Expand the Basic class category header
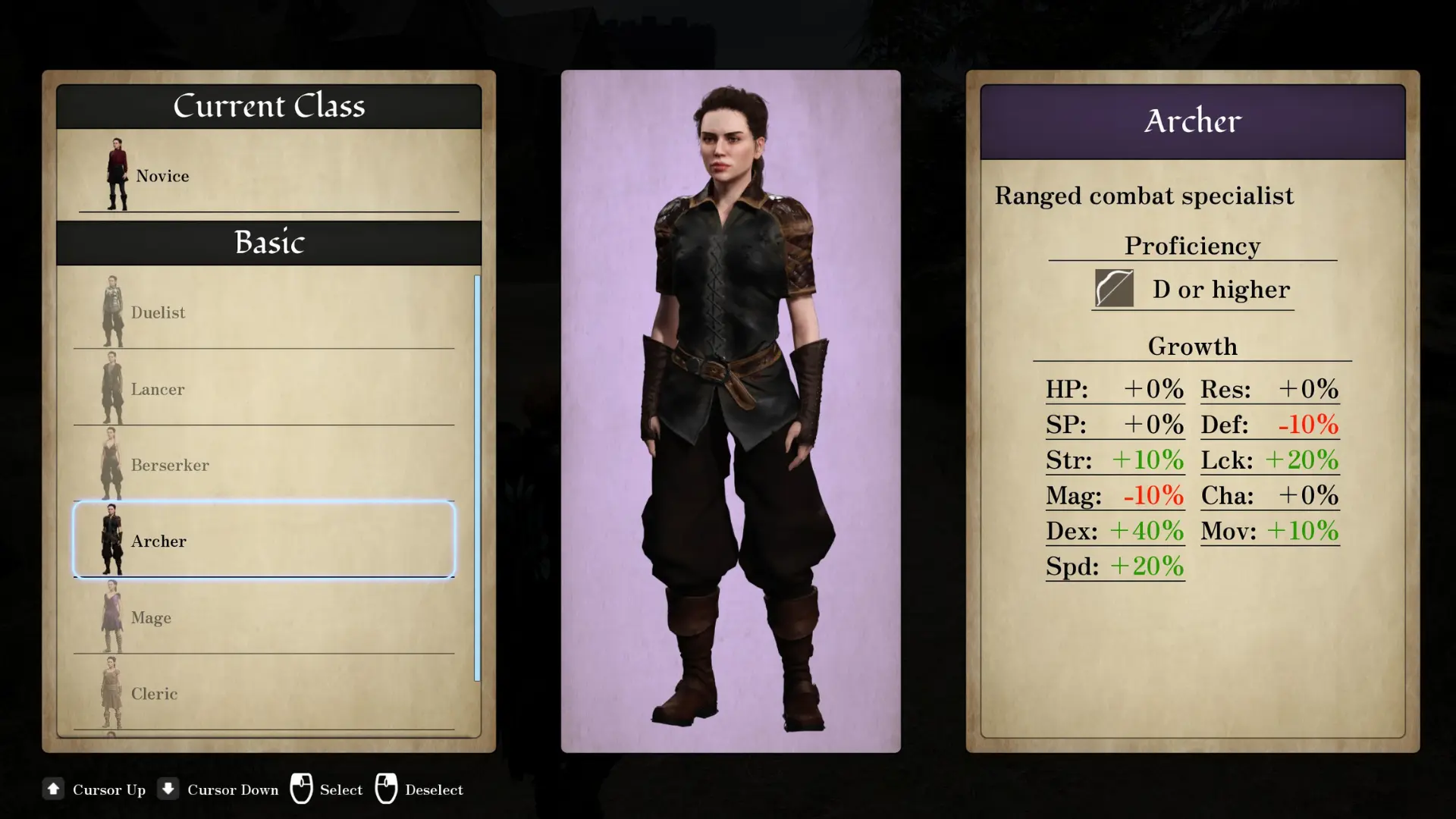1456x819 pixels. pos(269,243)
